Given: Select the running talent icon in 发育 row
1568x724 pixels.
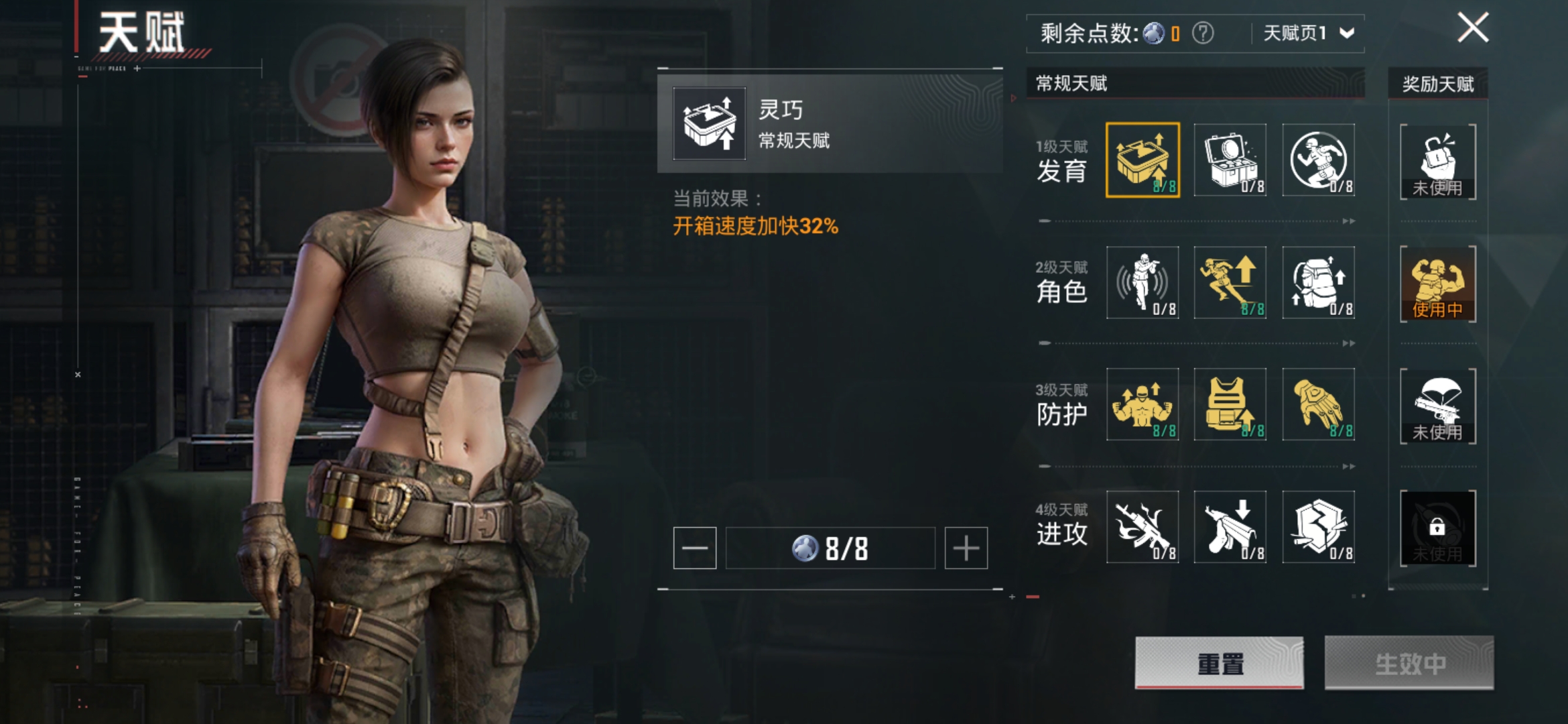Looking at the screenshot, I should [x=1319, y=160].
